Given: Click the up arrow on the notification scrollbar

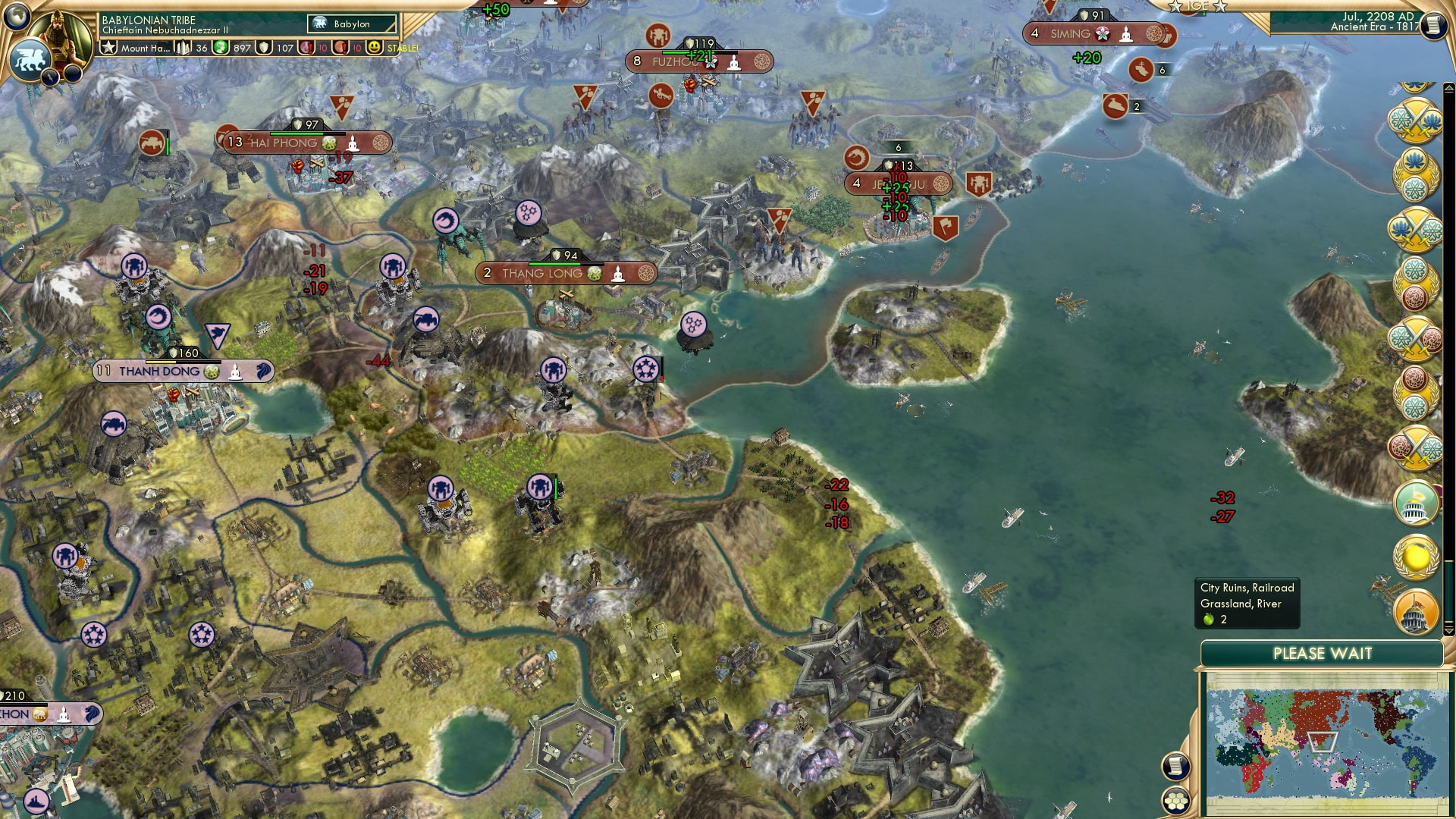Looking at the screenshot, I should coord(1448,87).
